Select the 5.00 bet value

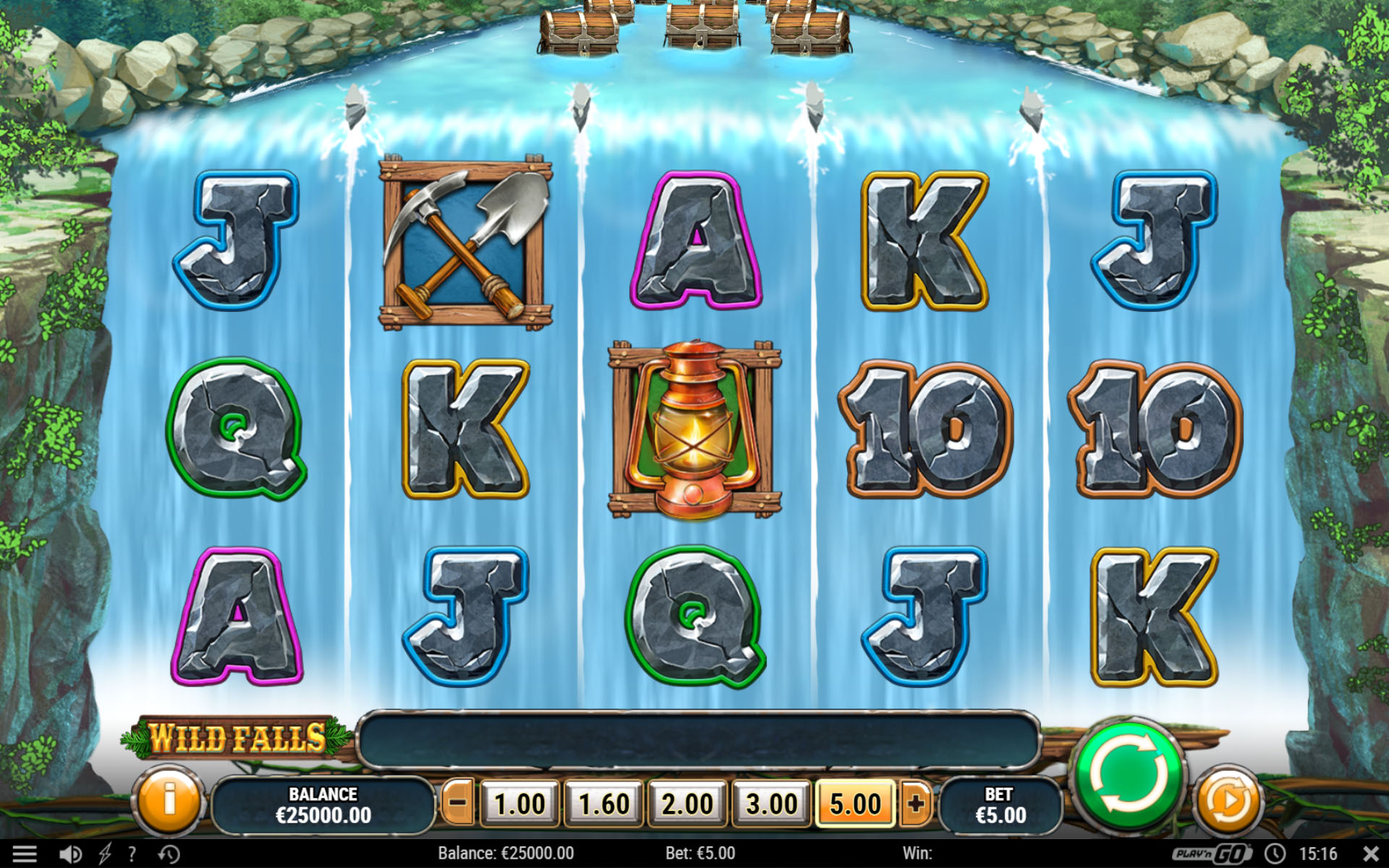[x=855, y=804]
